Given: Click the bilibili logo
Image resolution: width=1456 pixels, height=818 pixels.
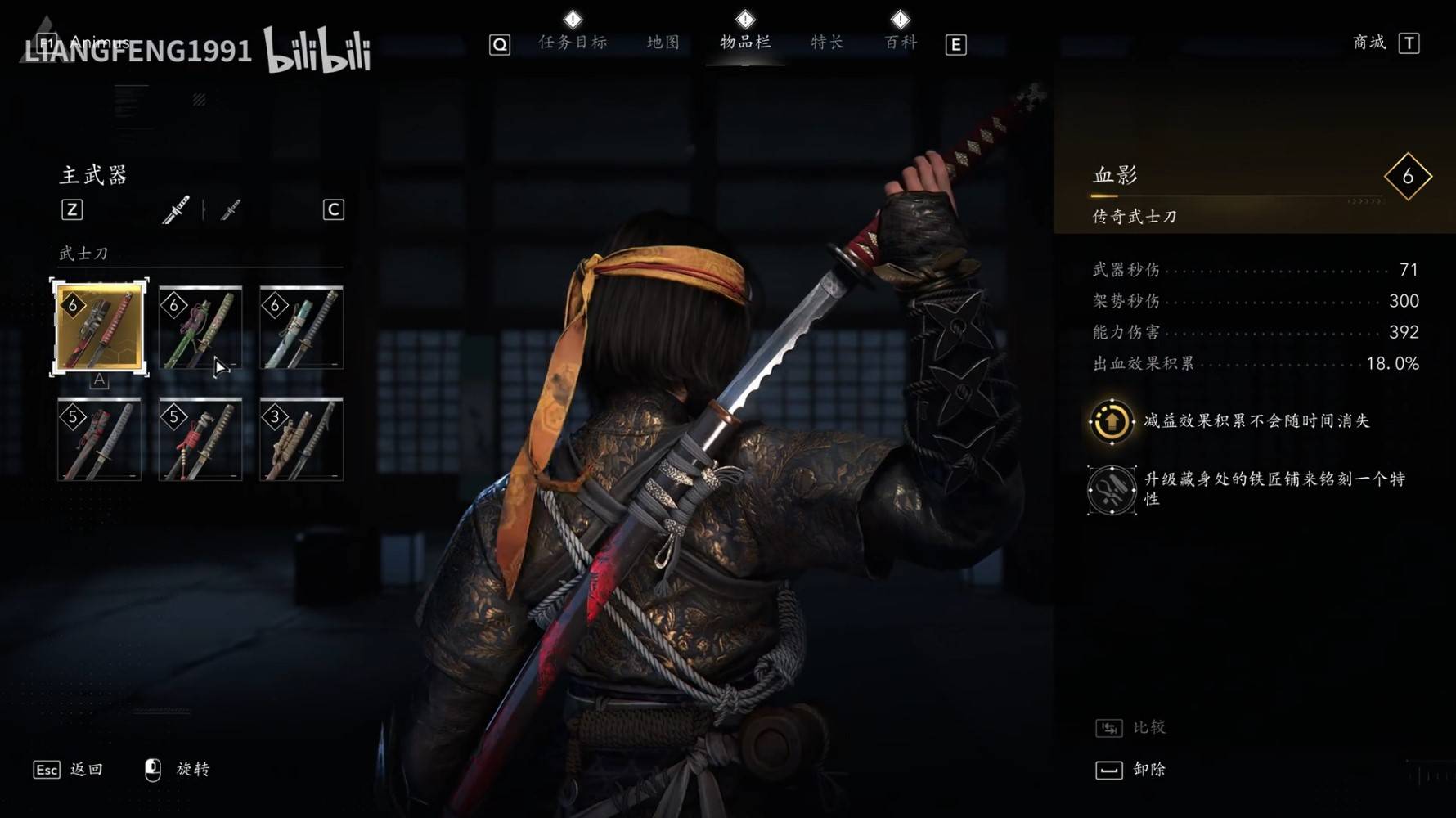Looking at the screenshot, I should click(317, 51).
